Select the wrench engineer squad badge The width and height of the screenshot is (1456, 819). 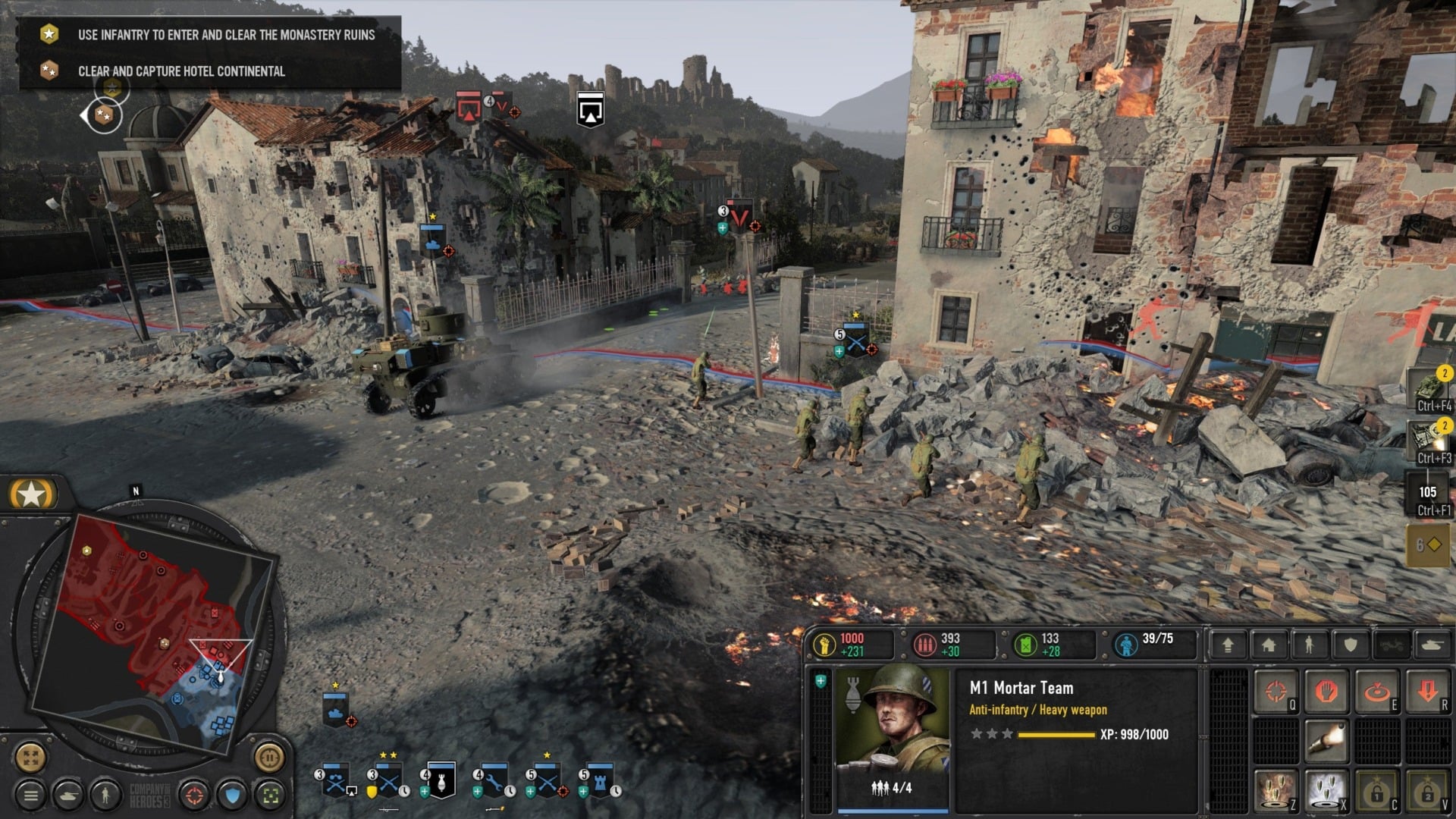click(494, 781)
